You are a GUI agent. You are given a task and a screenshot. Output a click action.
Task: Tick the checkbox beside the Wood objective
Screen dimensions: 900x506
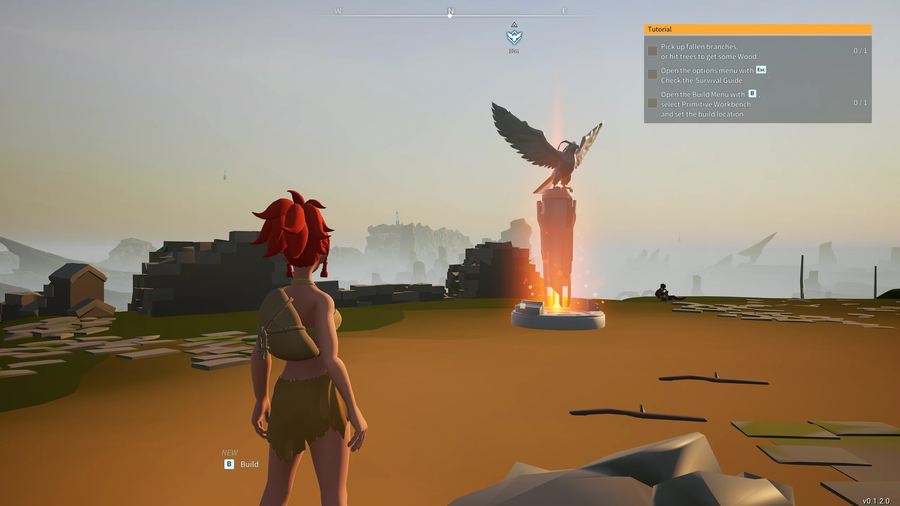pos(652,51)
